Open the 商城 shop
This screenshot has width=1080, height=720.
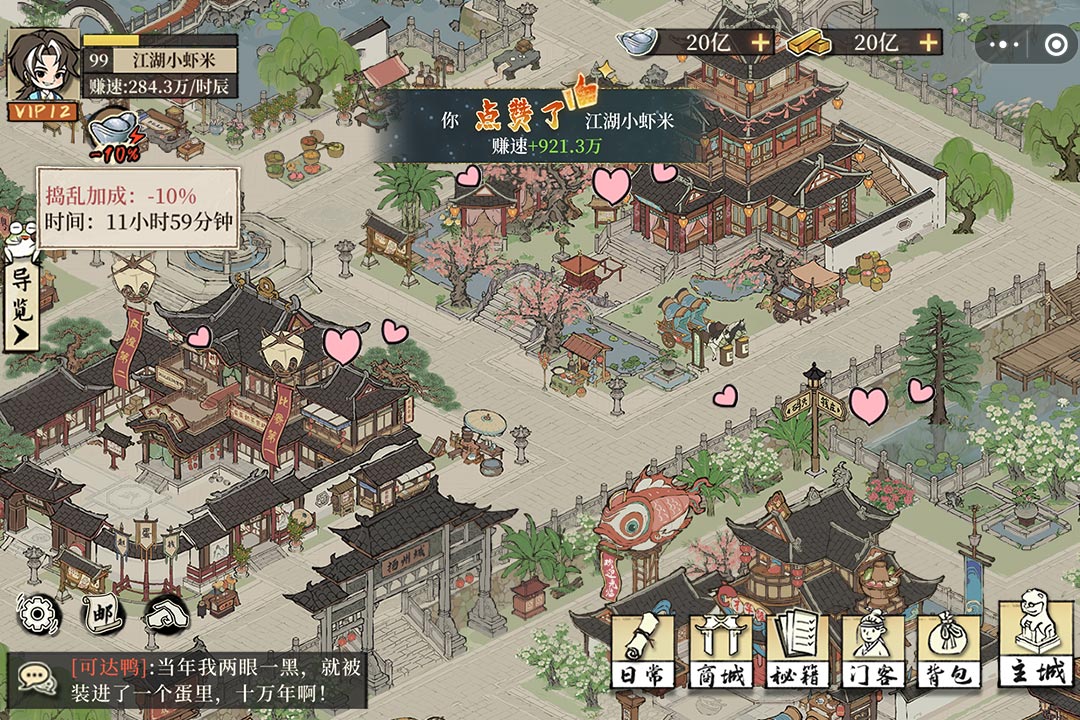pos(719,651)
